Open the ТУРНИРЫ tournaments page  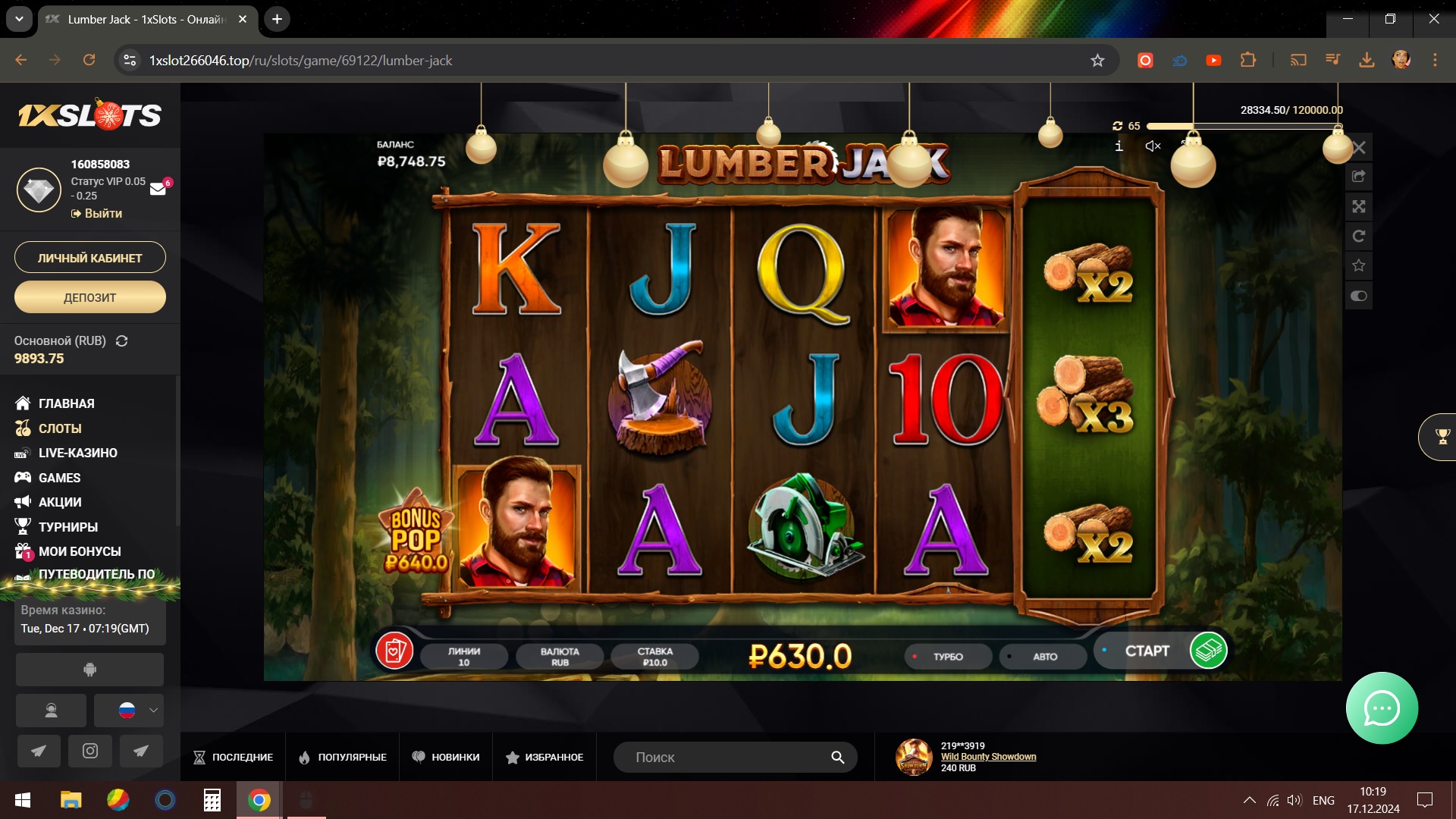click(x=67, y=527)
